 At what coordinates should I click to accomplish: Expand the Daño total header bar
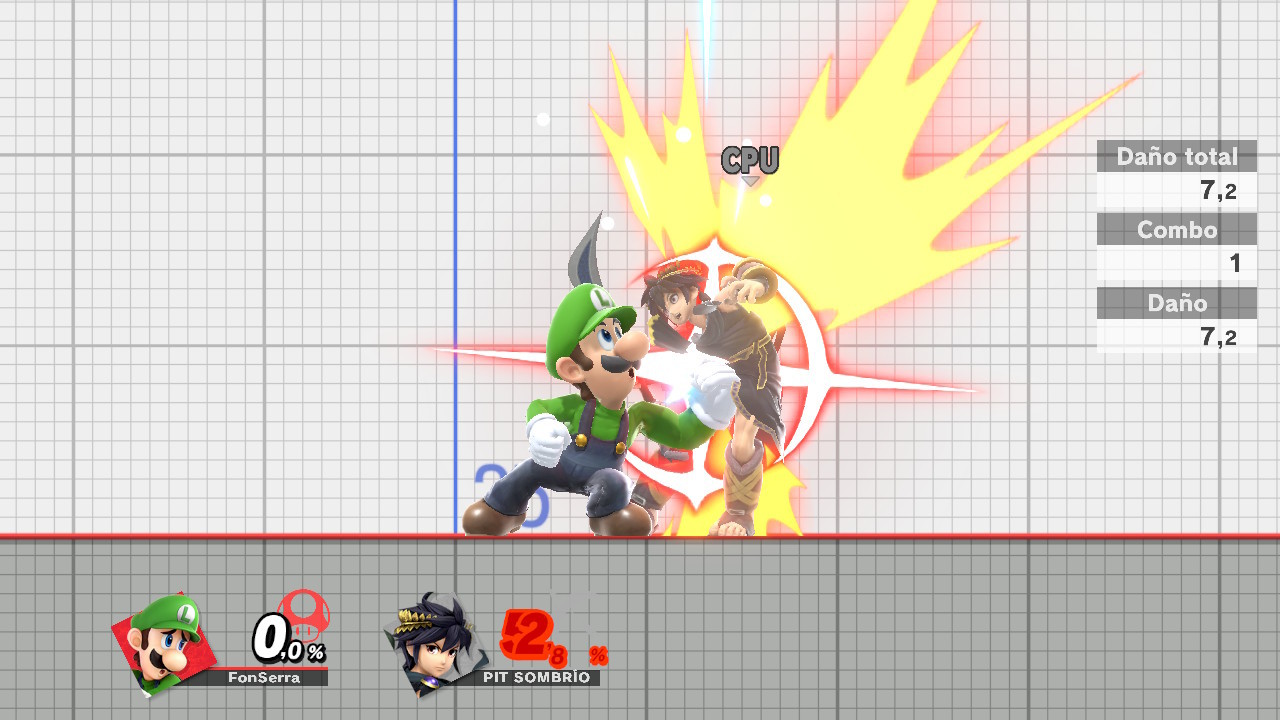[1177, 156]
